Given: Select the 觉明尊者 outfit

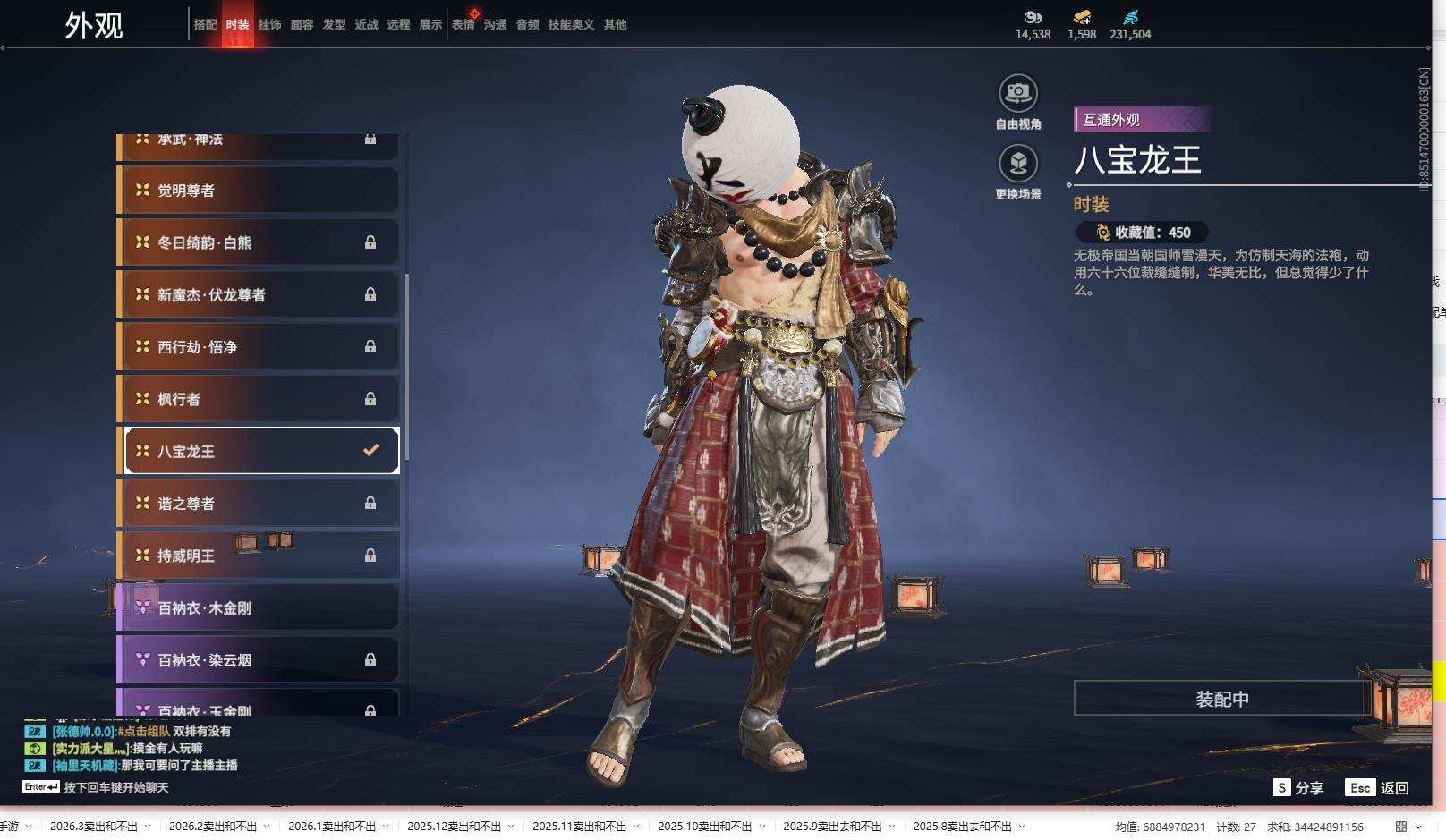Looking at the screenshot, I should pyautogui.click(x=259, y=191).
